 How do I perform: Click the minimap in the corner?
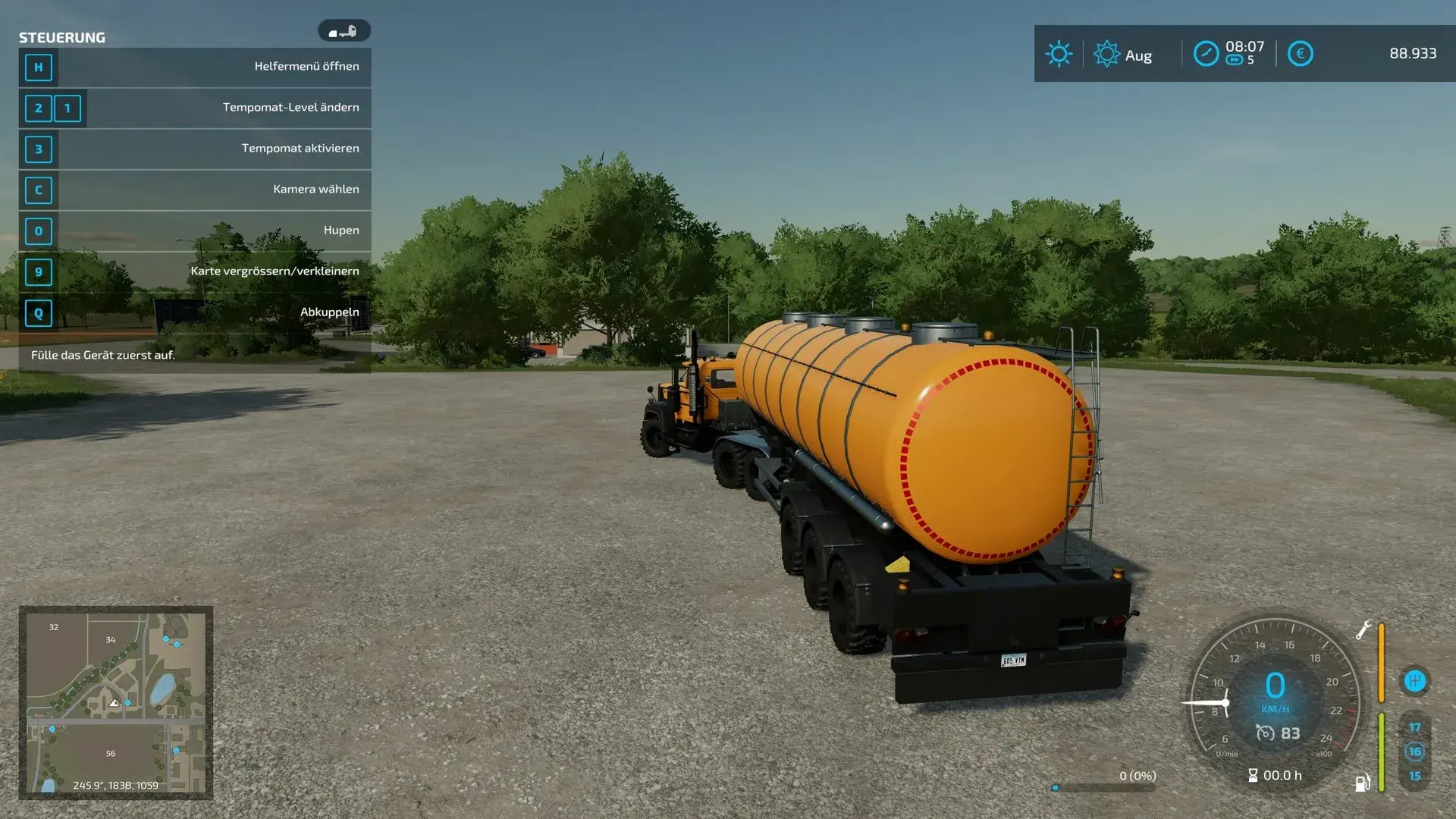(x=116, y=702)
